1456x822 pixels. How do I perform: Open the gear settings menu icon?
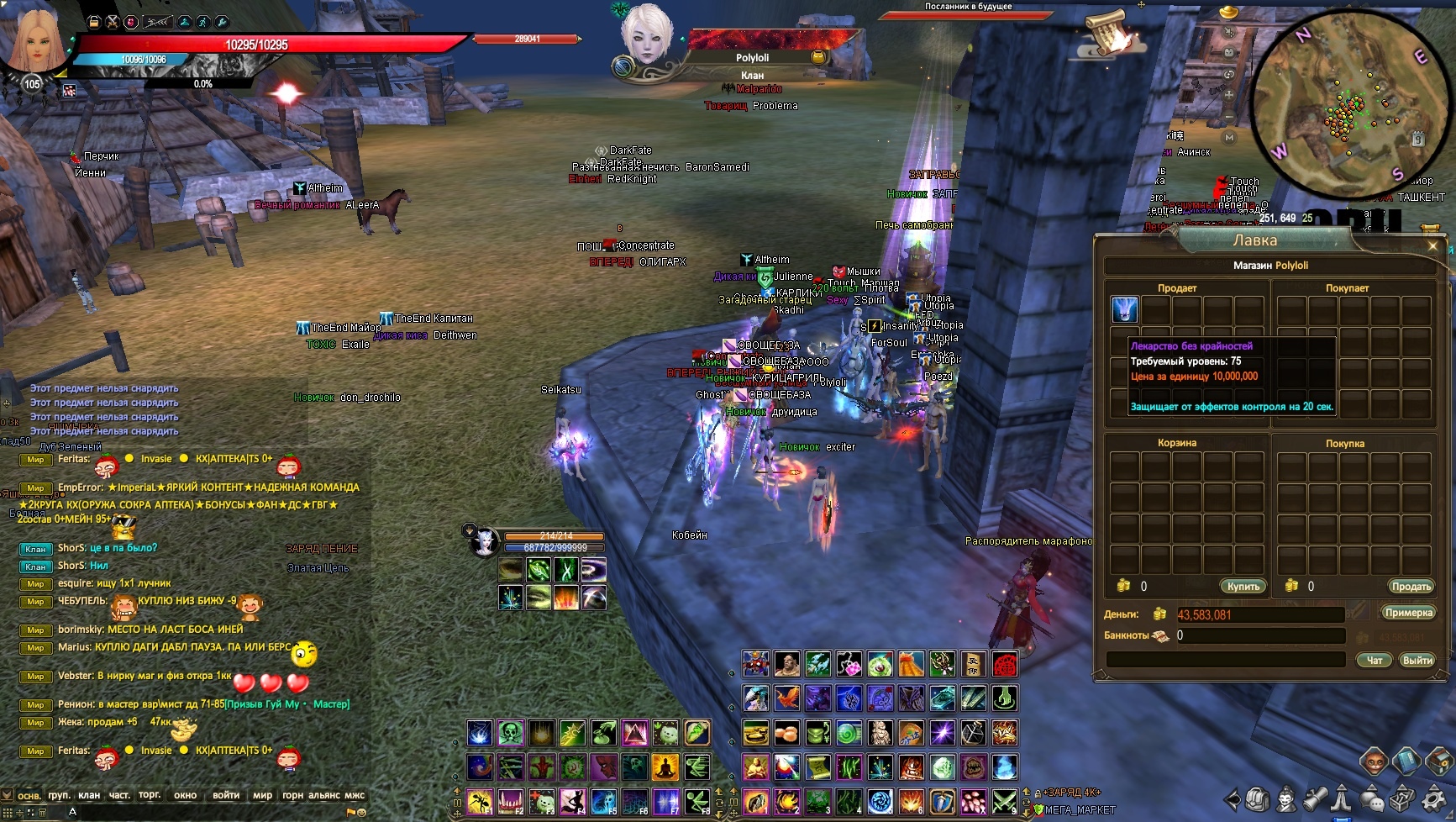pos(1432,798)
